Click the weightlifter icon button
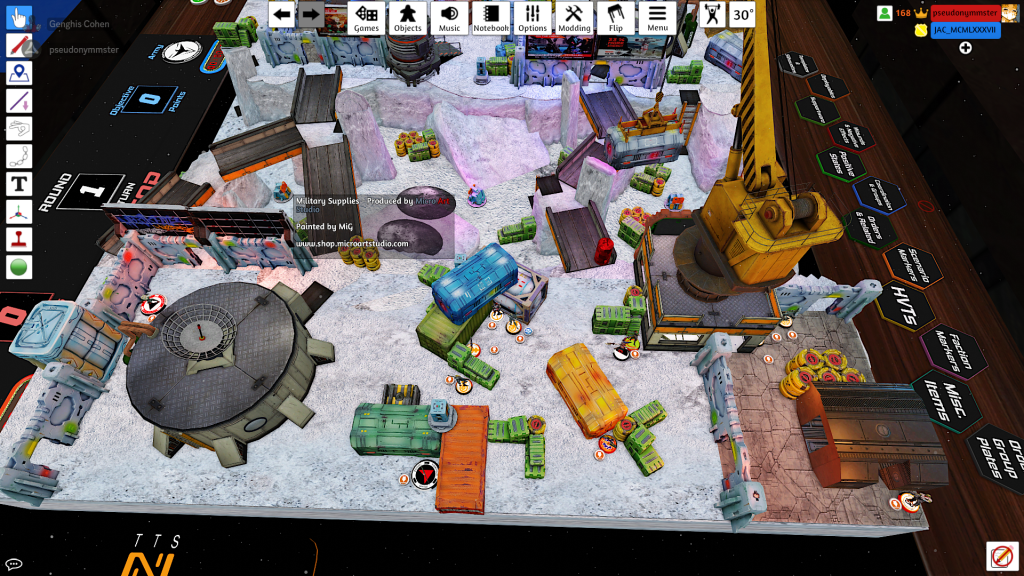Screen dimensions: 1024x576 (x=712, y=14)
